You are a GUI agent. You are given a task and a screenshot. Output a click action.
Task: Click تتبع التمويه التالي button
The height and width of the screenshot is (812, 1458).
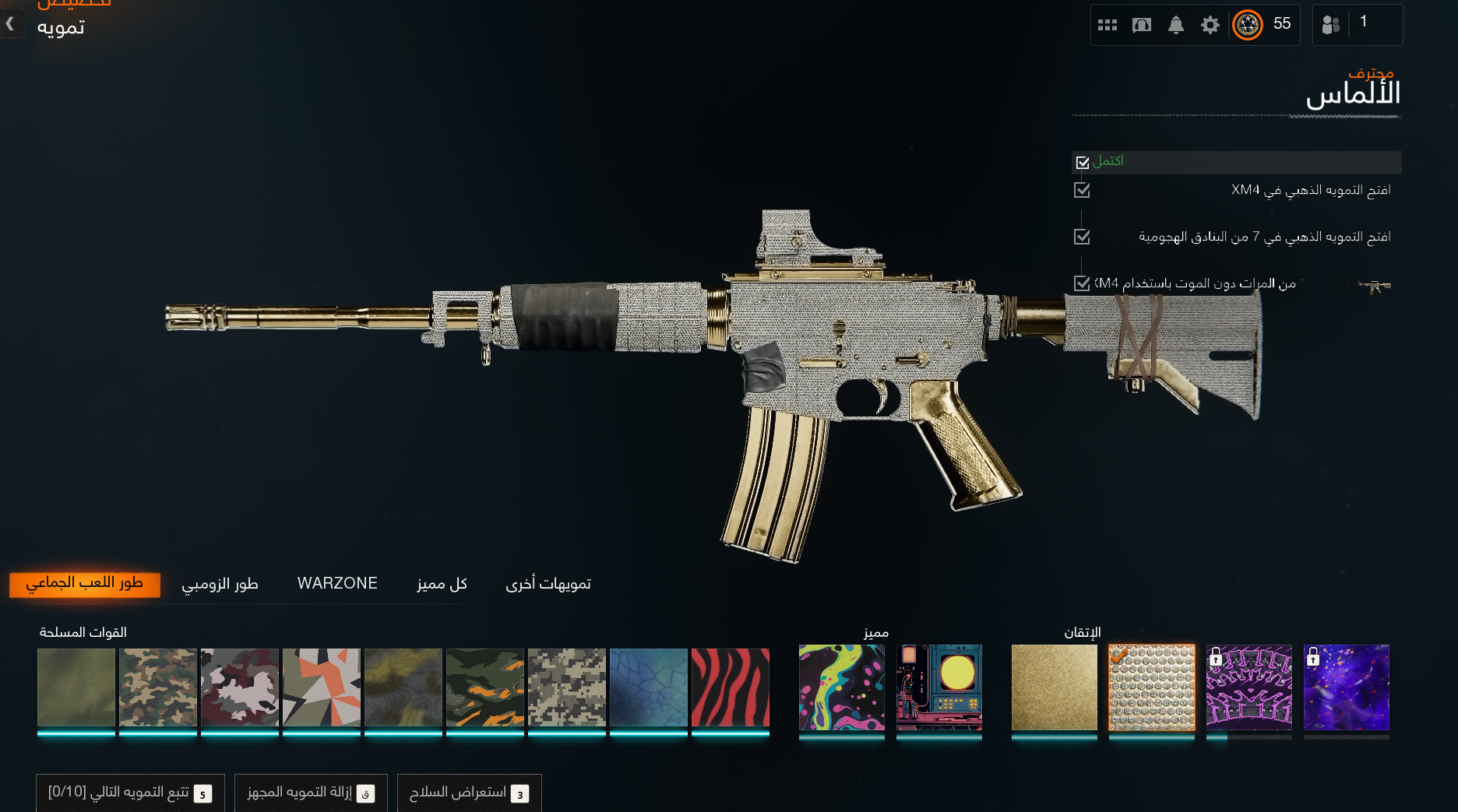pyautogui.click(x=130, y=793)
